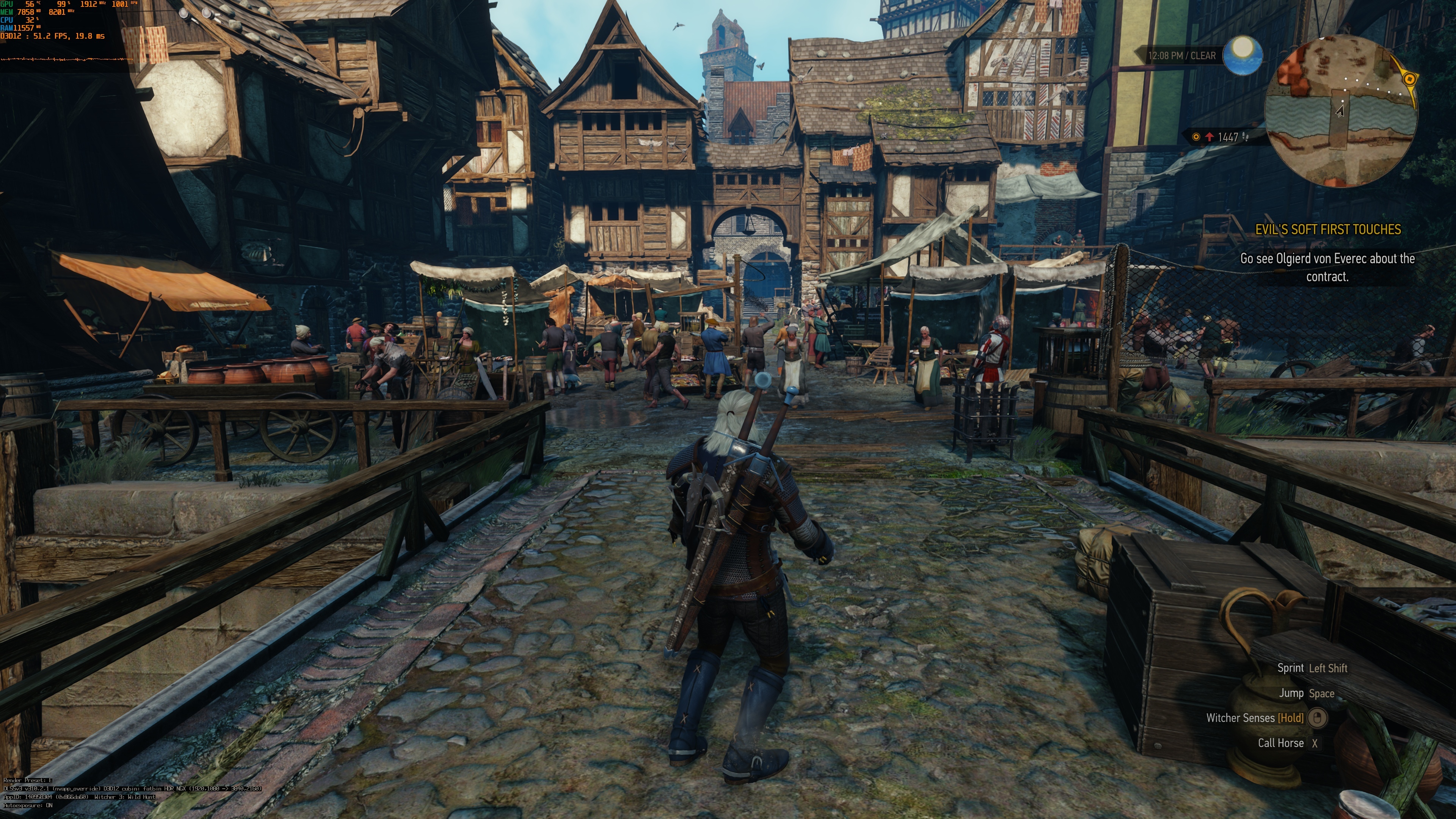The width and height of the screenshot is (1456, 819).
Task: Click the circular minimap
Action: click(1341, 111)
